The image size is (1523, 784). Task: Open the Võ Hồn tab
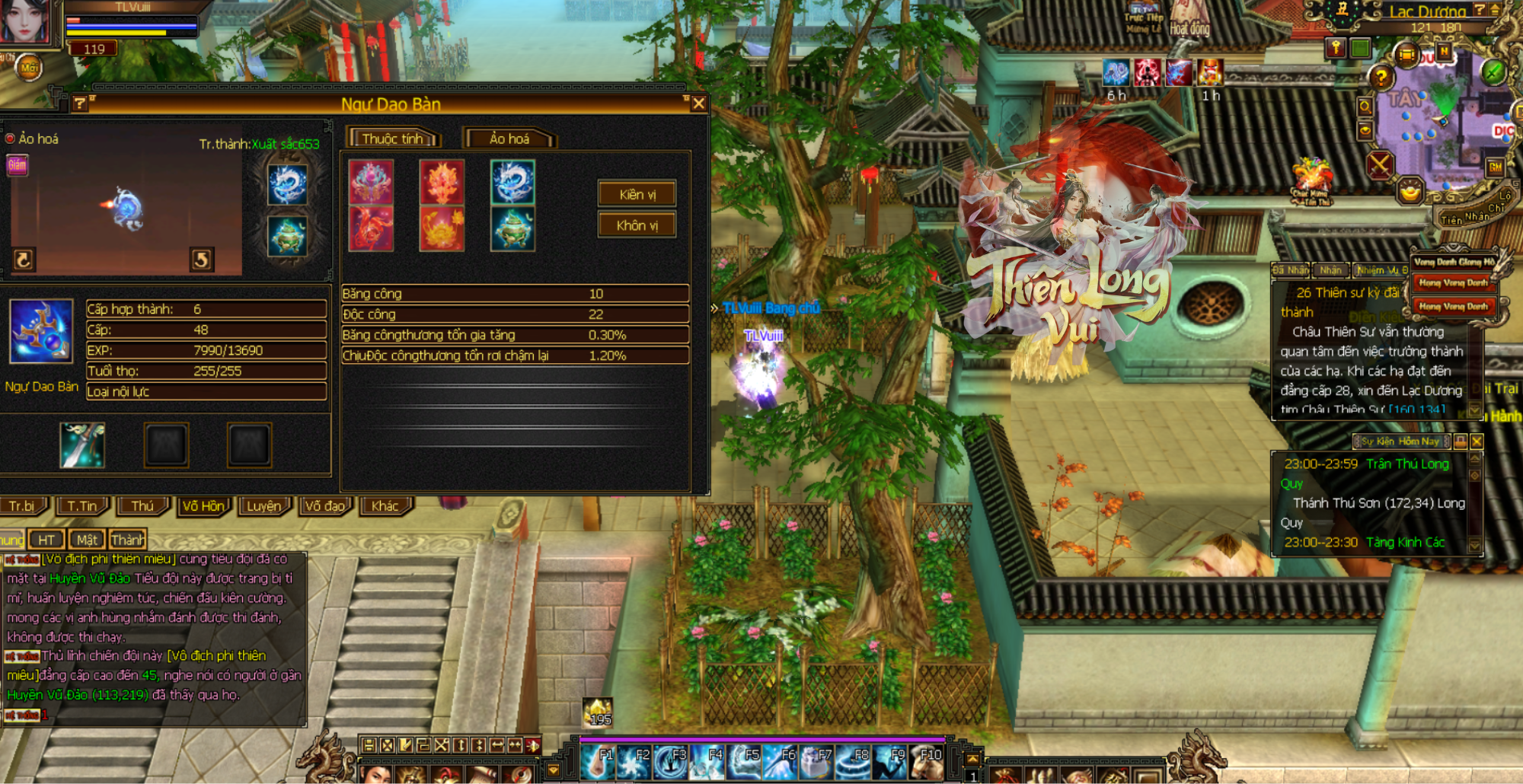coord(203,506)
